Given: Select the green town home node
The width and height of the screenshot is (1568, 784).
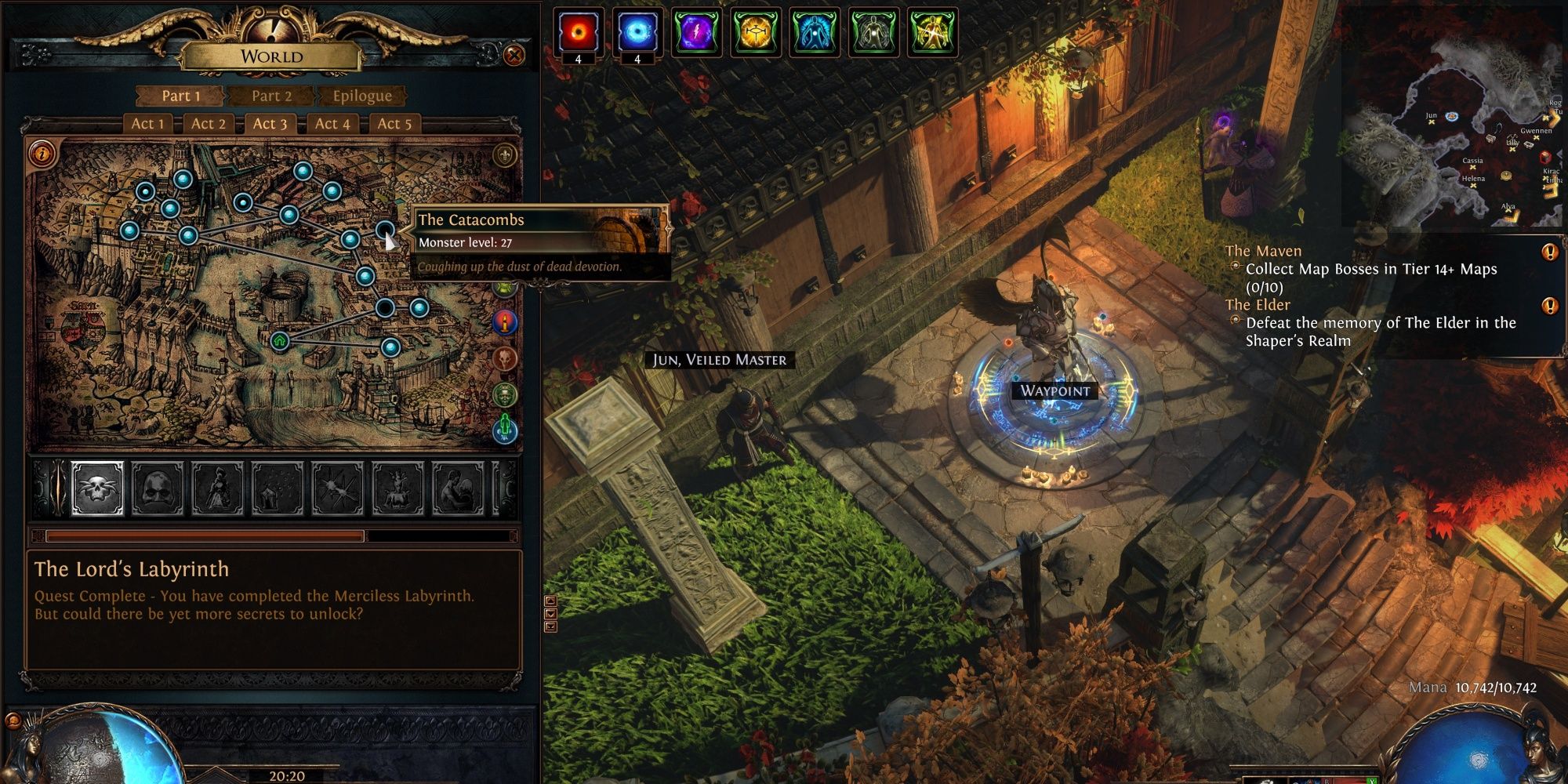Looking at the screenshot, I should pos(280,341).
